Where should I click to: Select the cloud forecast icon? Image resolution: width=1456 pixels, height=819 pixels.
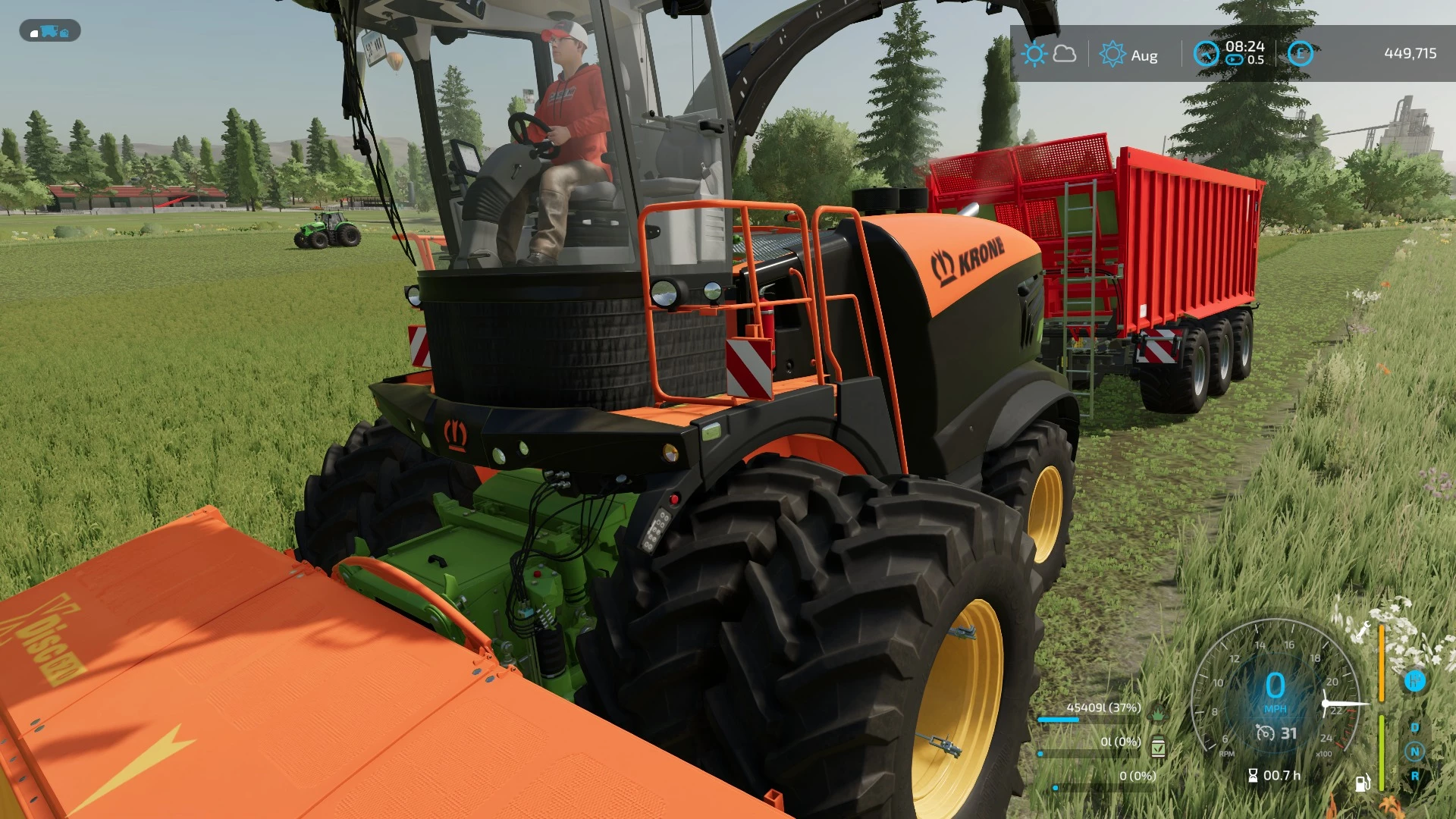pyautogui.click(x=1065, y=53)
